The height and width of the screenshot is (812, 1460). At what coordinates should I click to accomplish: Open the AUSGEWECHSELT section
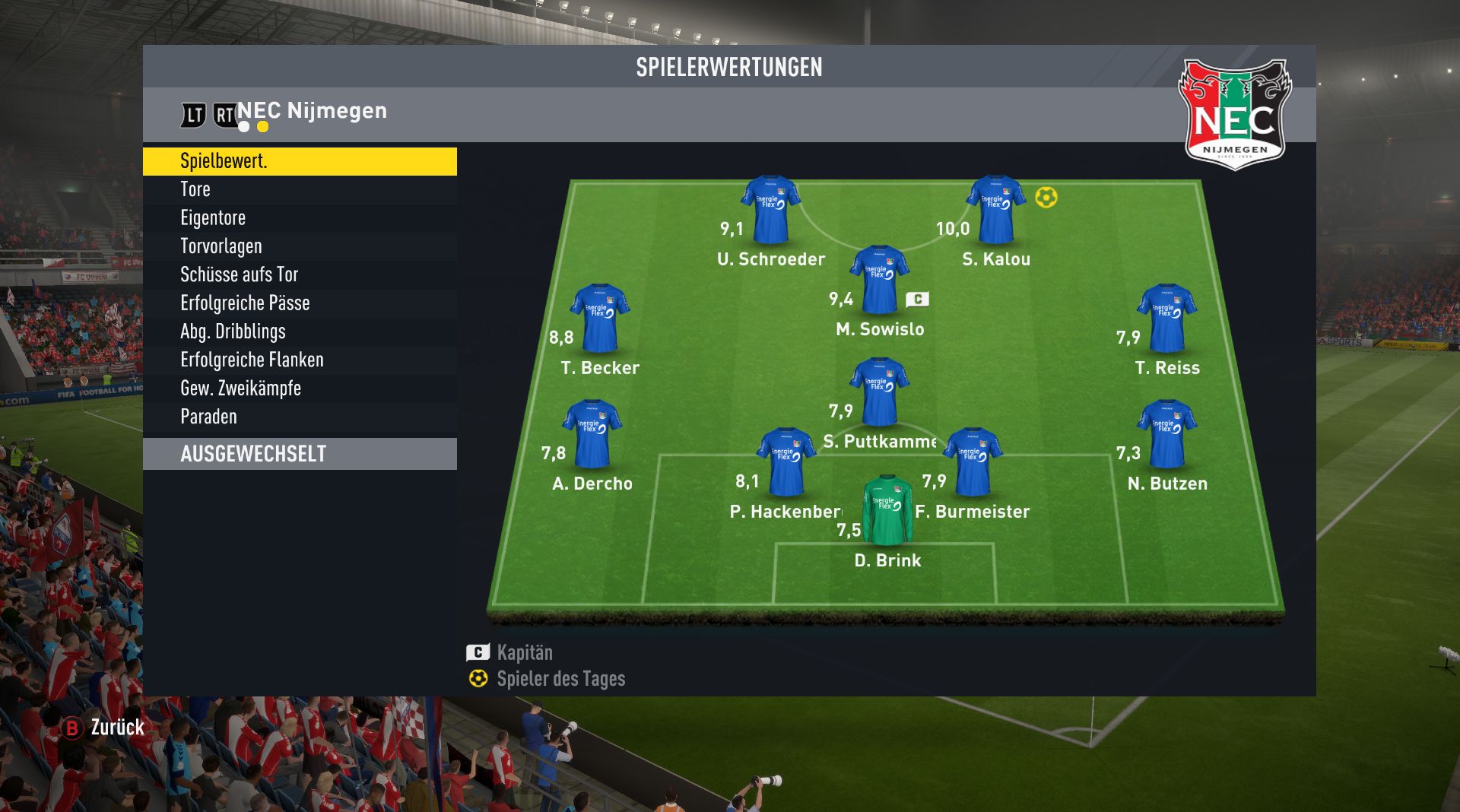click(300, 454)
